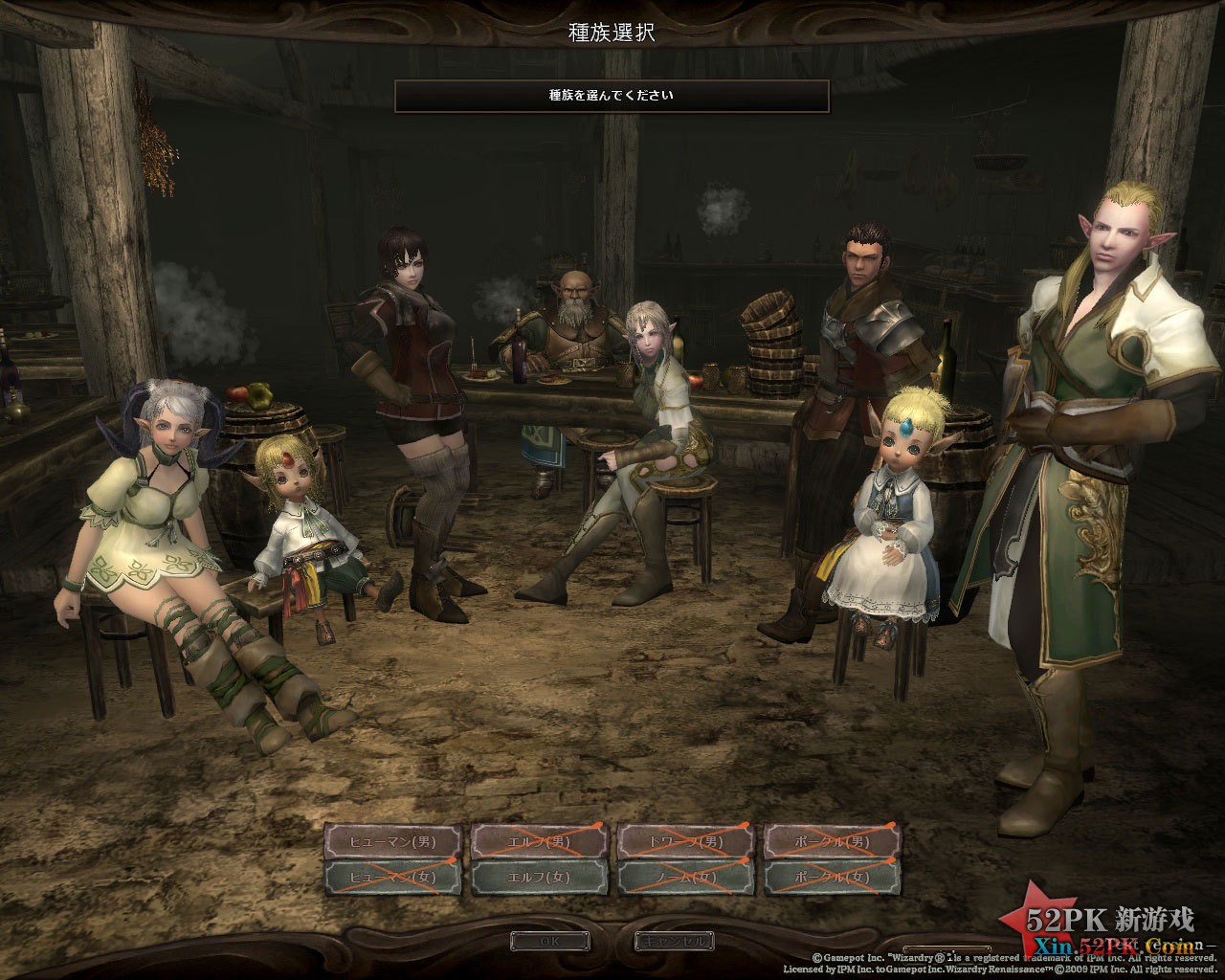The height and width of the screenshot is (980, 1225).
Task: Select the ノーム(女) race button
Action: (x=685, y=877)
